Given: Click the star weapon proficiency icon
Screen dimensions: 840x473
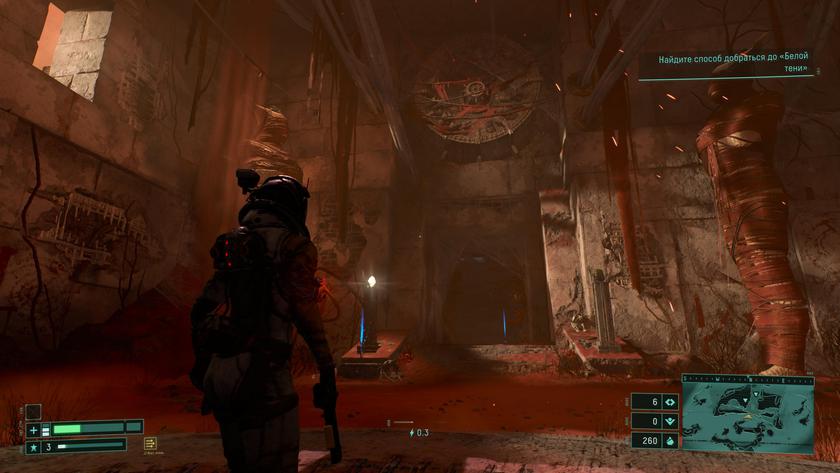Looking at the screenshot, I should coord(33,446).
